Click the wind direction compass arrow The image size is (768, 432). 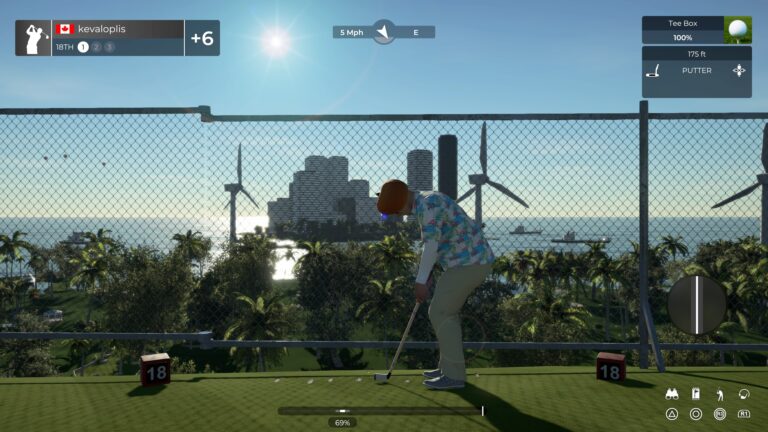pyautogui.click(x=383, y=32)
